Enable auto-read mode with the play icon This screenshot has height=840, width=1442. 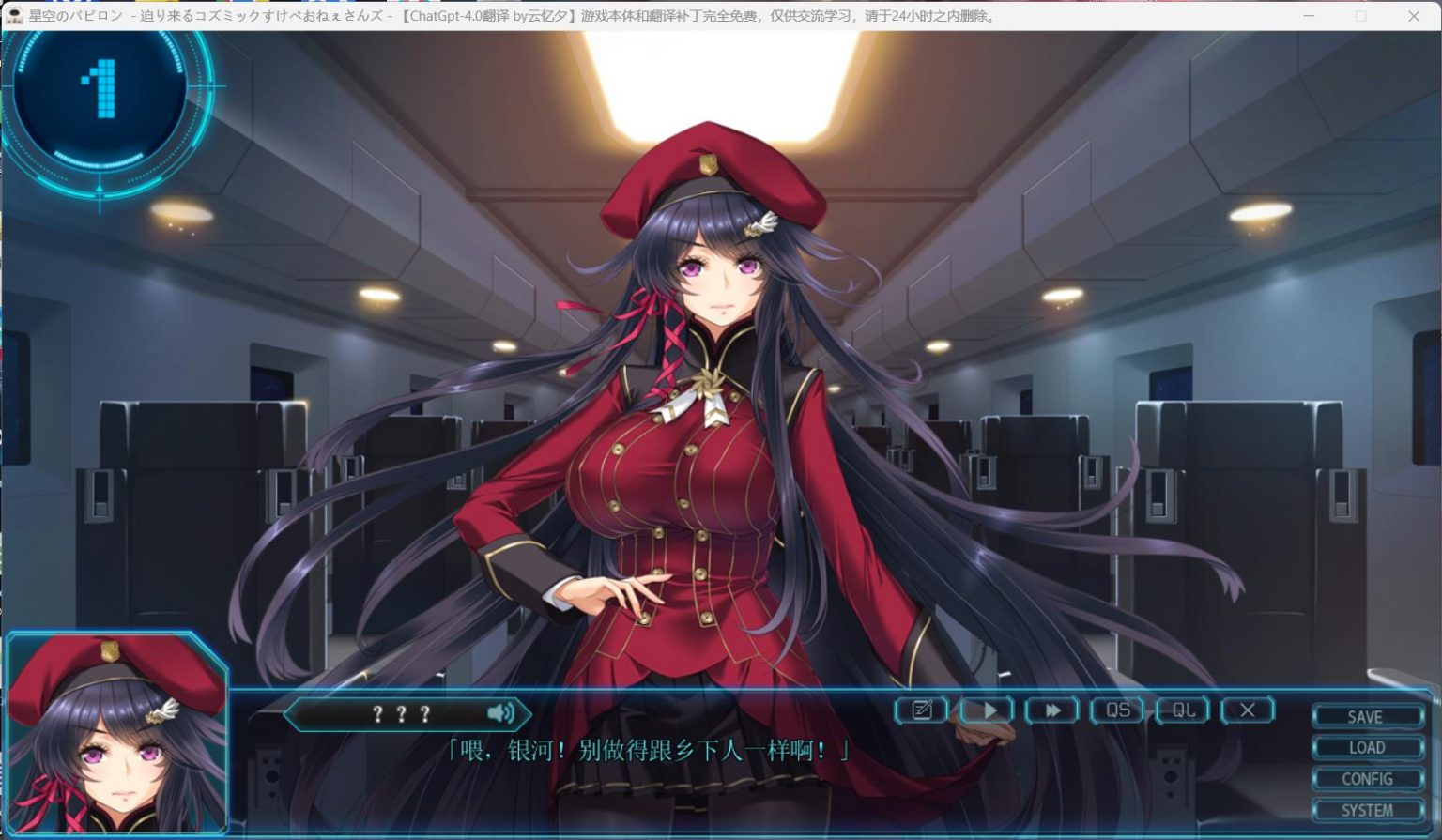tap(989, 711)
